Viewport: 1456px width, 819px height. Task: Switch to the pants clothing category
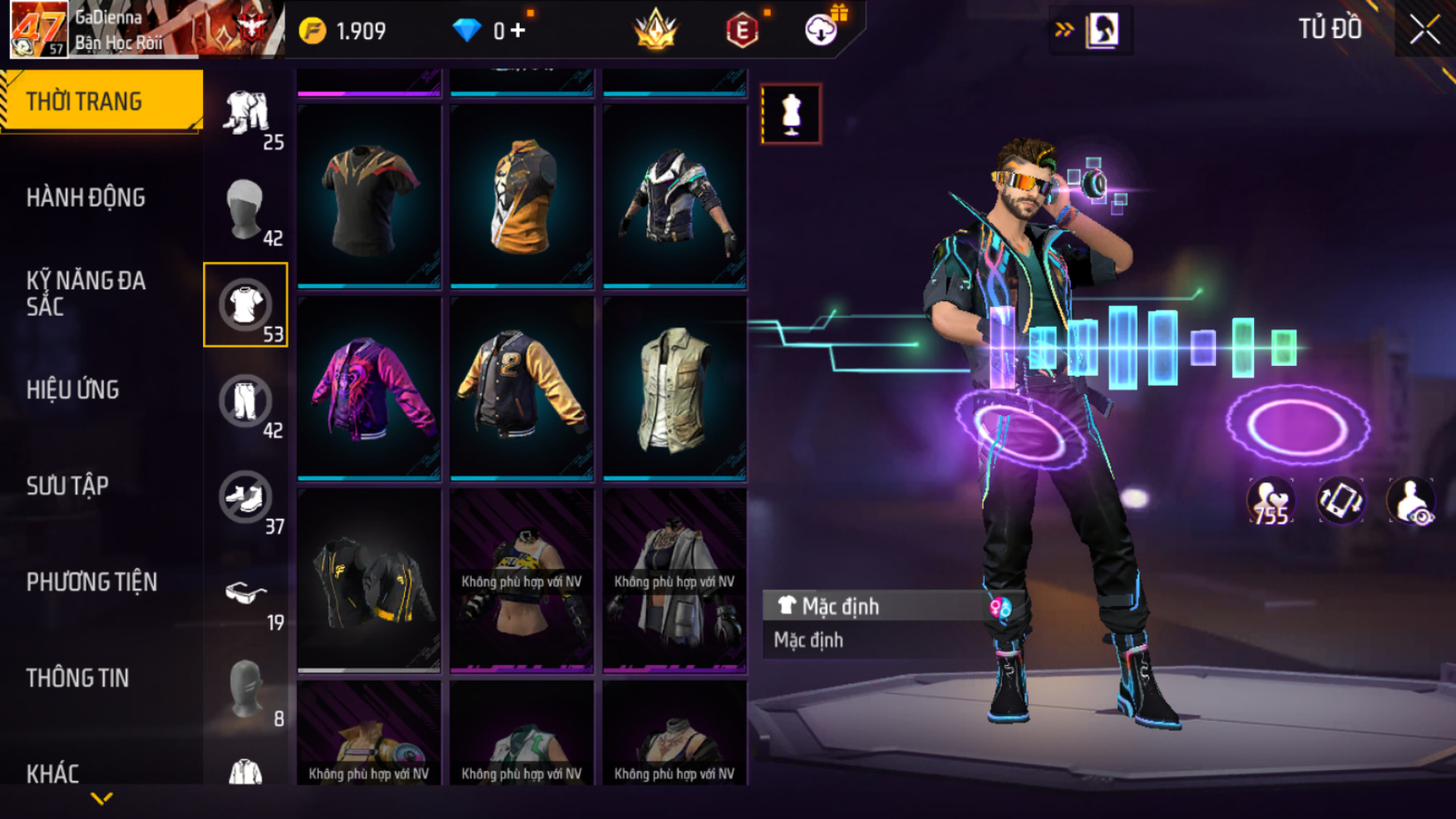(245, 402)
